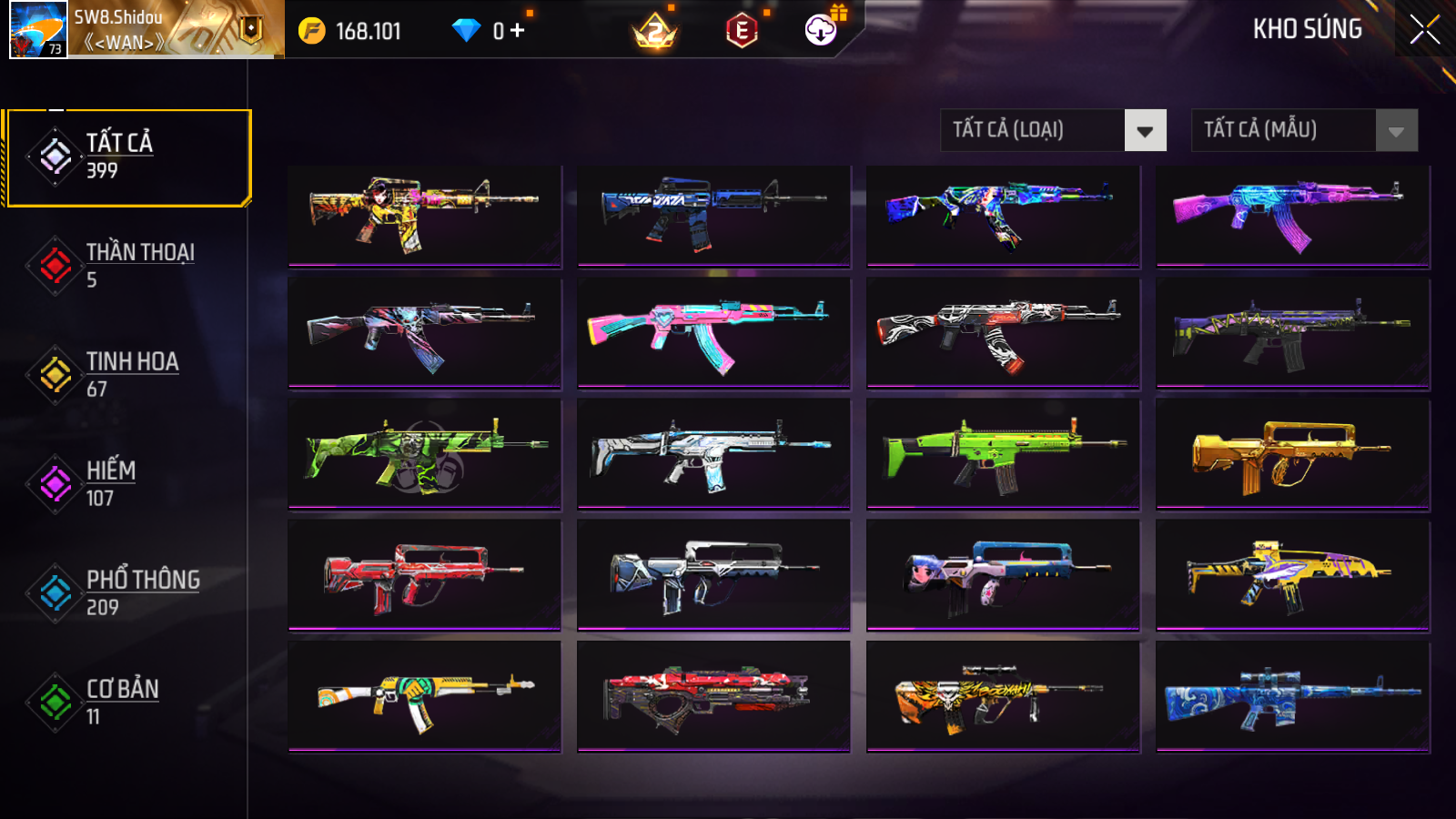Select the blue M4A1 skin thumbnail
The width and height of the screenshot is (1456, 819).
coord(713,216)
